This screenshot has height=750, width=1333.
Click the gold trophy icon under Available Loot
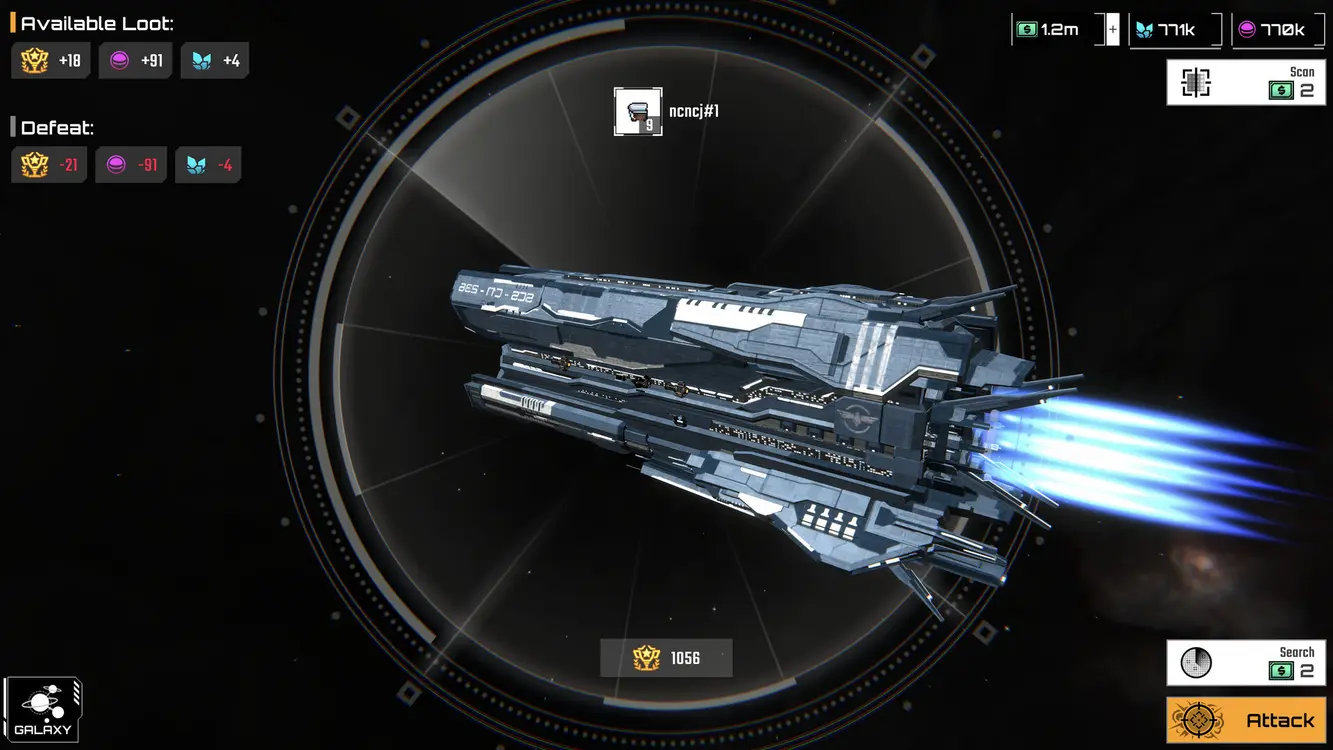(x=32, y=60)
